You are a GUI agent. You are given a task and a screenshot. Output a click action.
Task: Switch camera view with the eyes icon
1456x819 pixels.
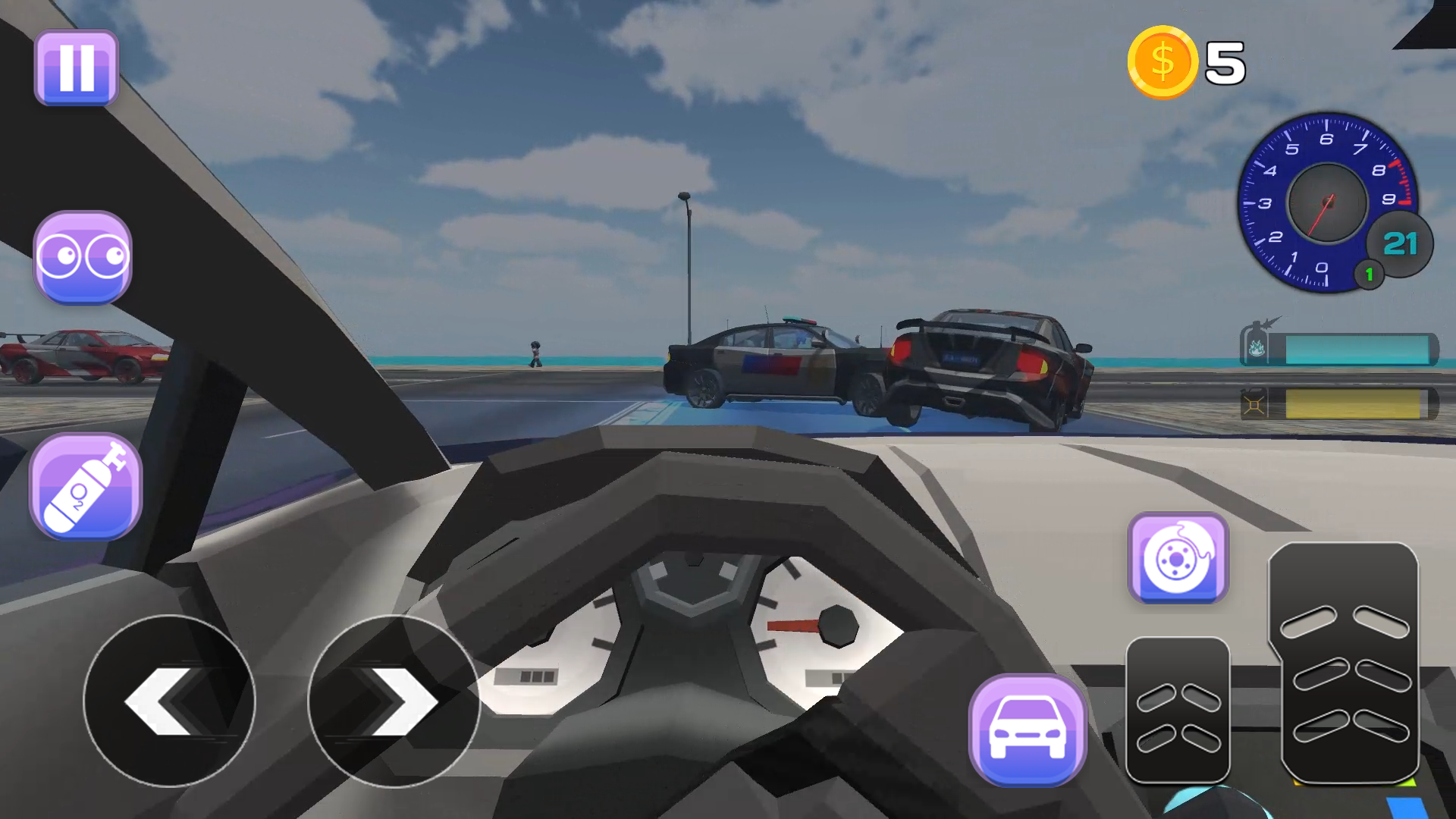coord(83,258)
